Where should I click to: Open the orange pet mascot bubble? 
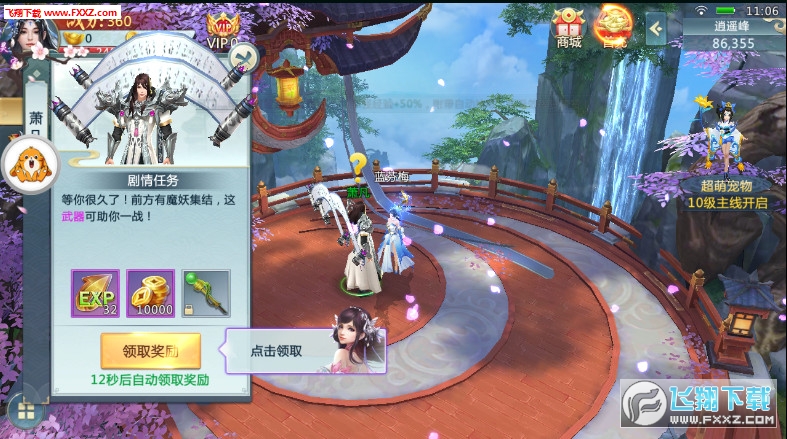(x=27, y=165)
